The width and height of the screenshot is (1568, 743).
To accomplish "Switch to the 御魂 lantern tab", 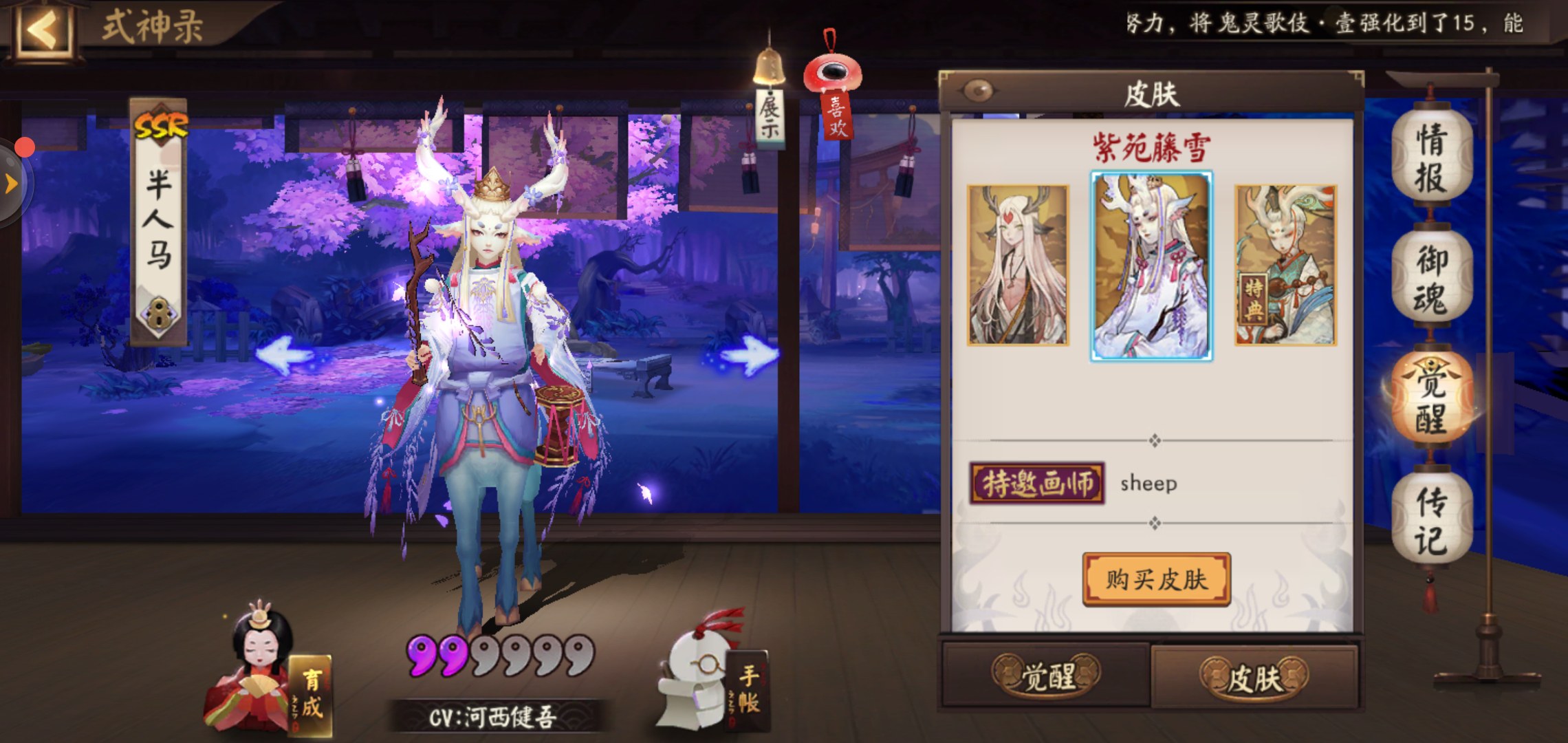I will 1430,279.
